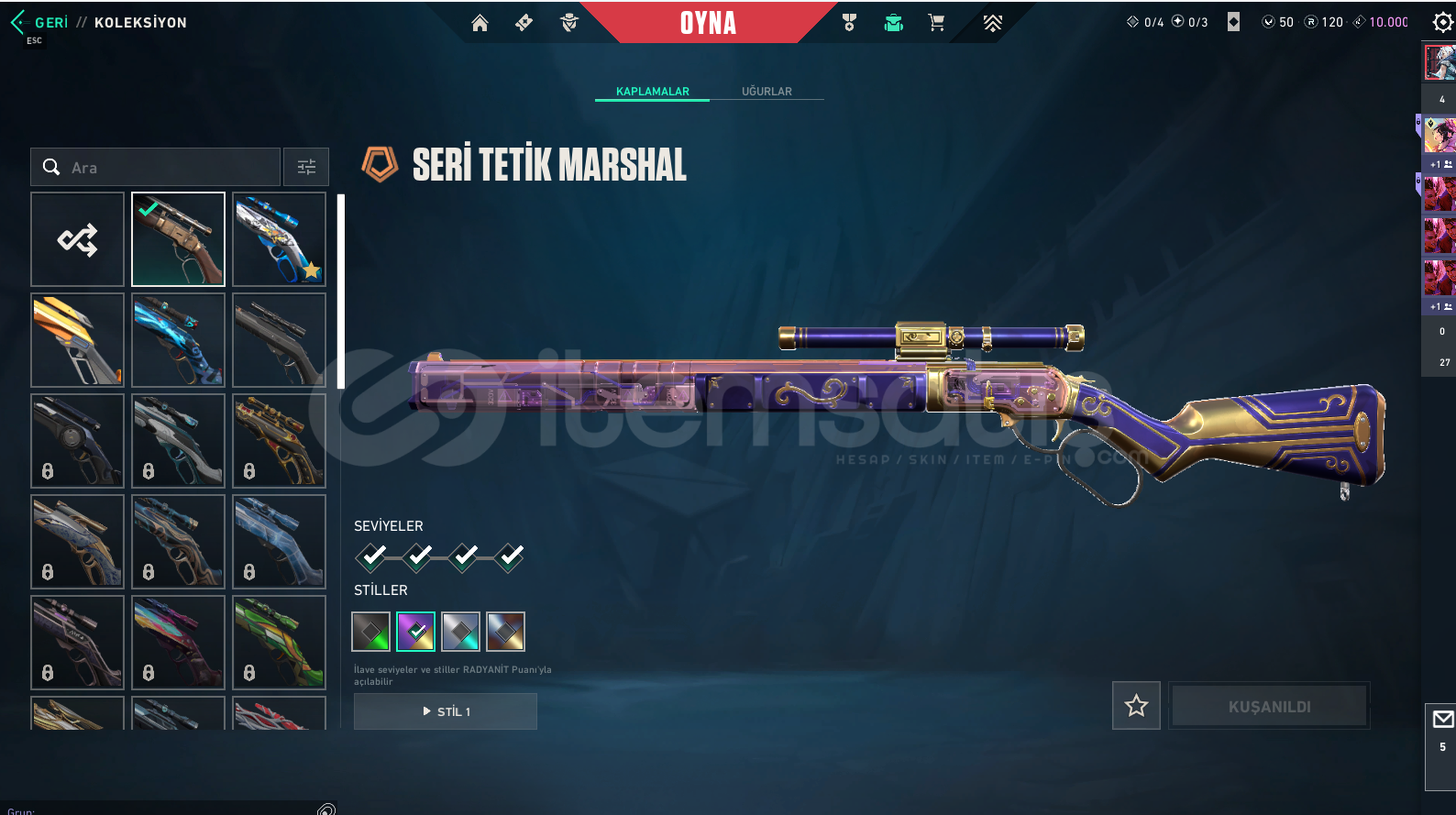Select the first level checkmark
Viewport: 1456px width, 815px height.
point(371,556)
